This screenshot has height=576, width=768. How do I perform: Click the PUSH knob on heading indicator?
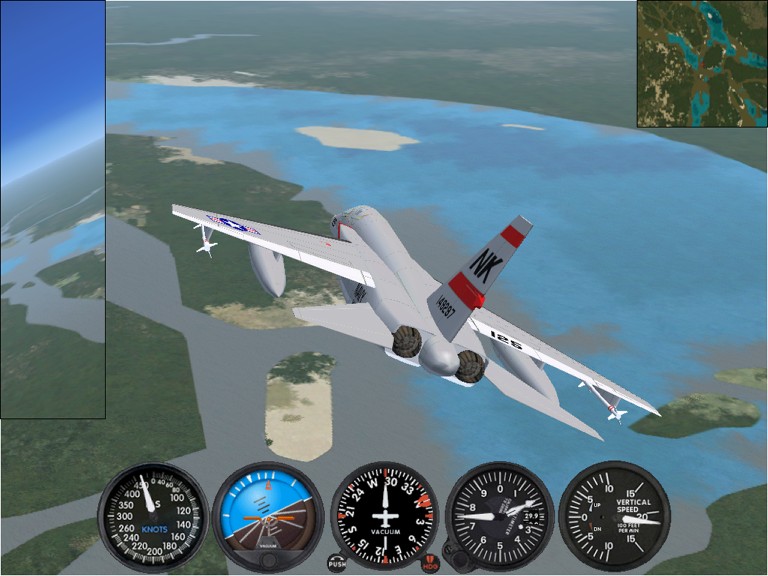[337, 563]
